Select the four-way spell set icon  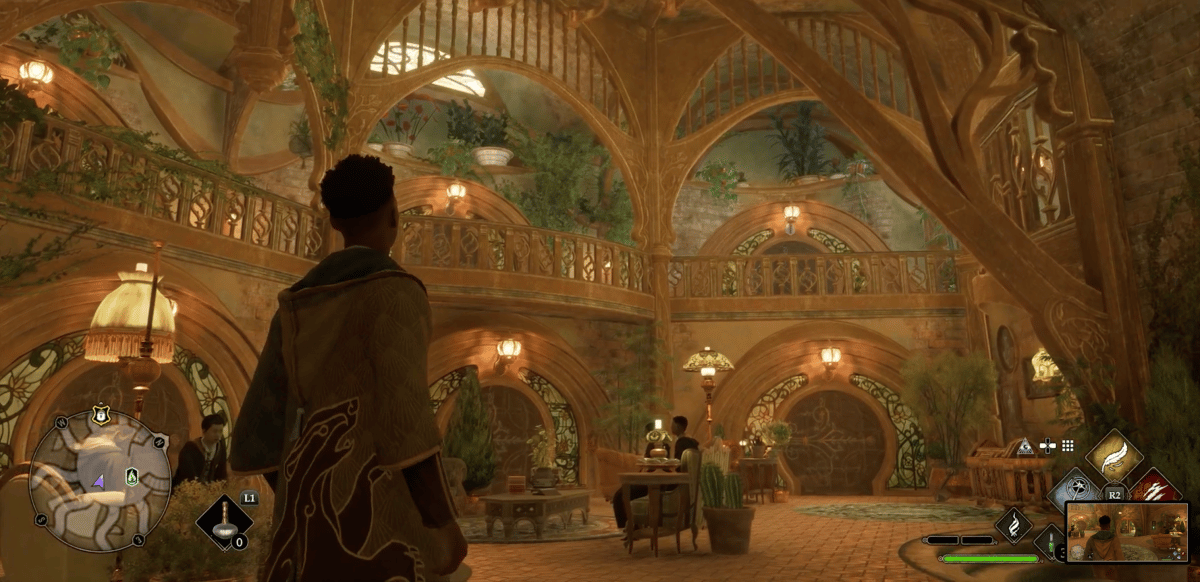[x=1048, y=446]
